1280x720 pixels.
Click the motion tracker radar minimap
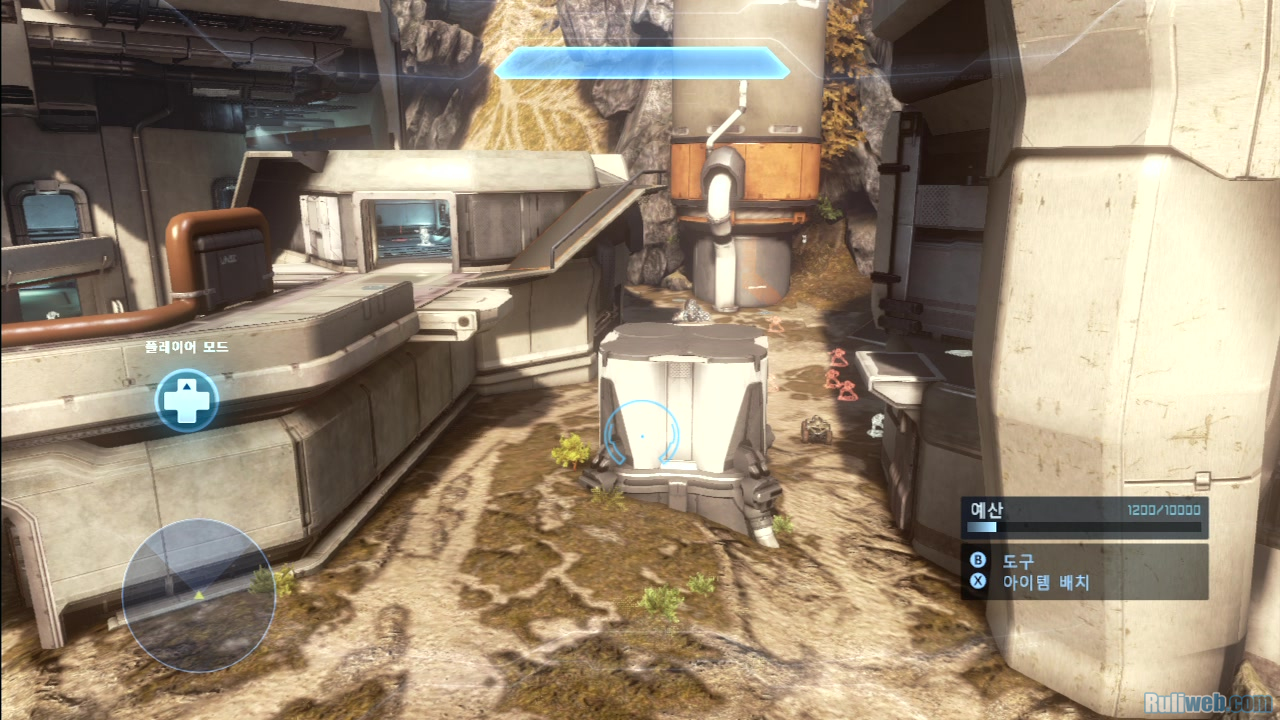click(x=198, y=594)
